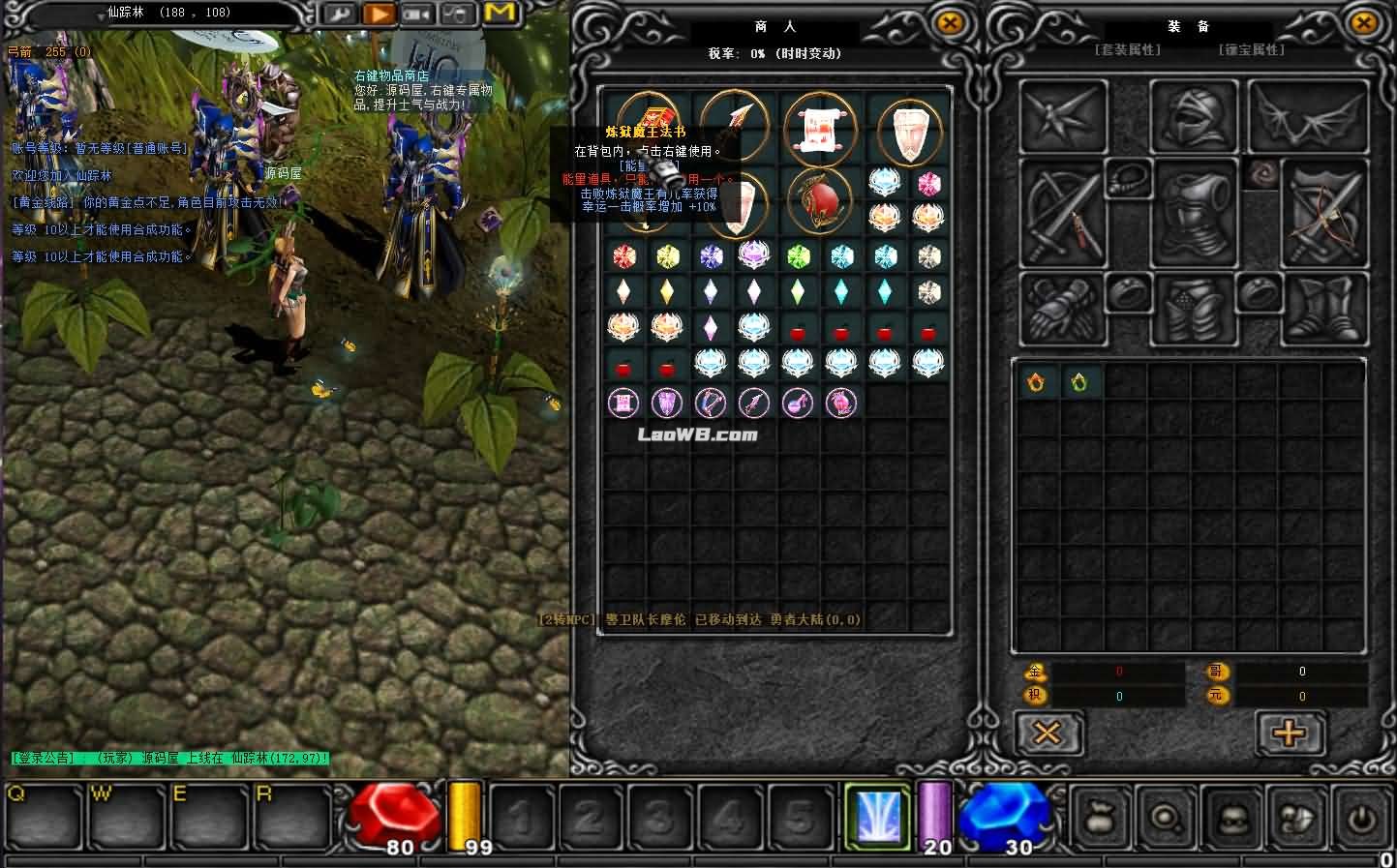Click the orange play button in the top toolbar
Viewport: 1397px width, 868px height.
click(379, 14)
